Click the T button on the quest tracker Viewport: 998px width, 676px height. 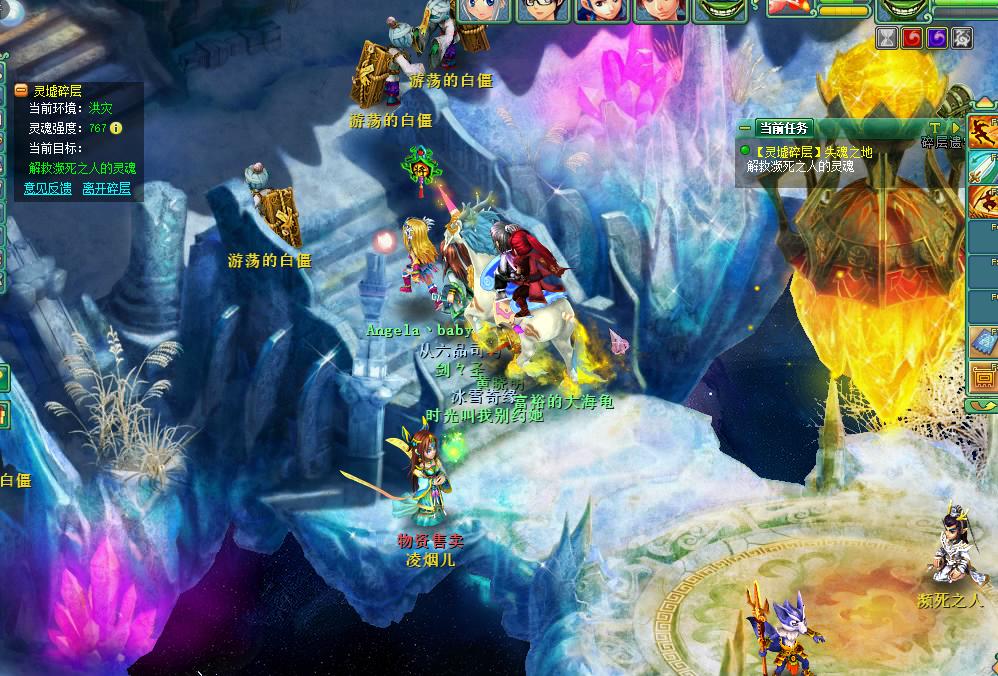(x=934, y=128)
